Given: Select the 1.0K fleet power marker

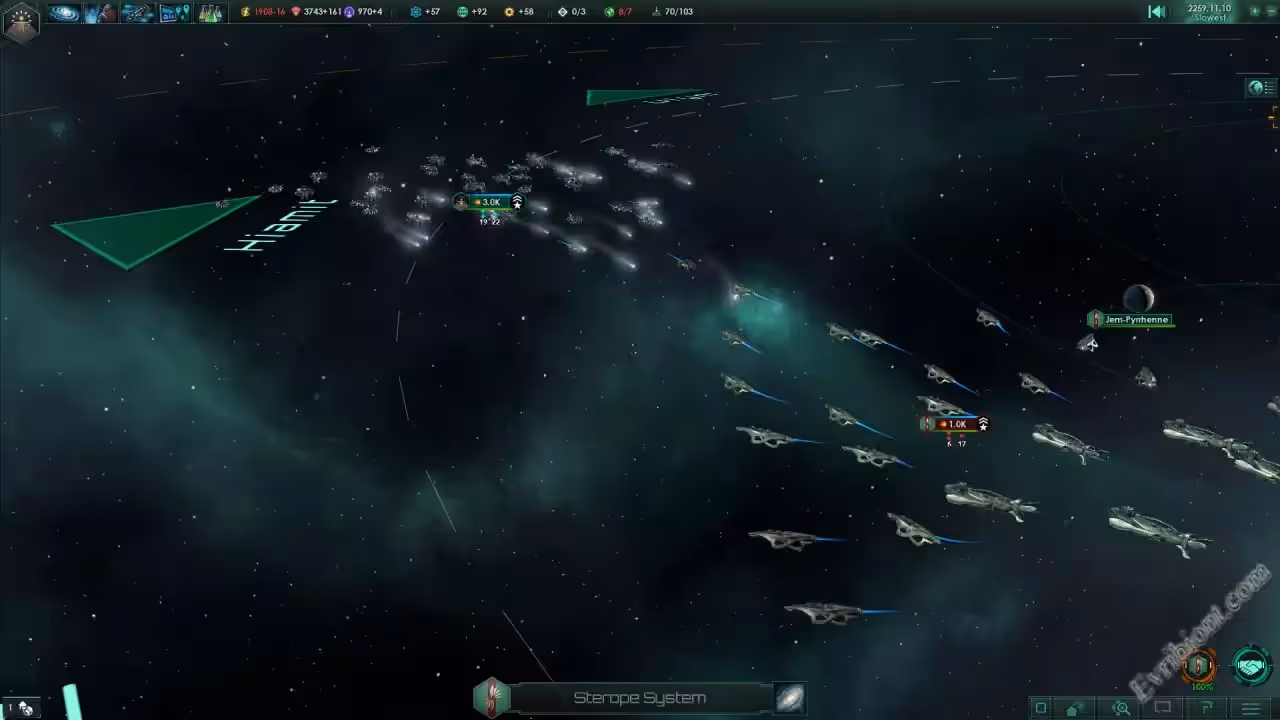Looking at the screenshot, I should [x=956, y=424].
